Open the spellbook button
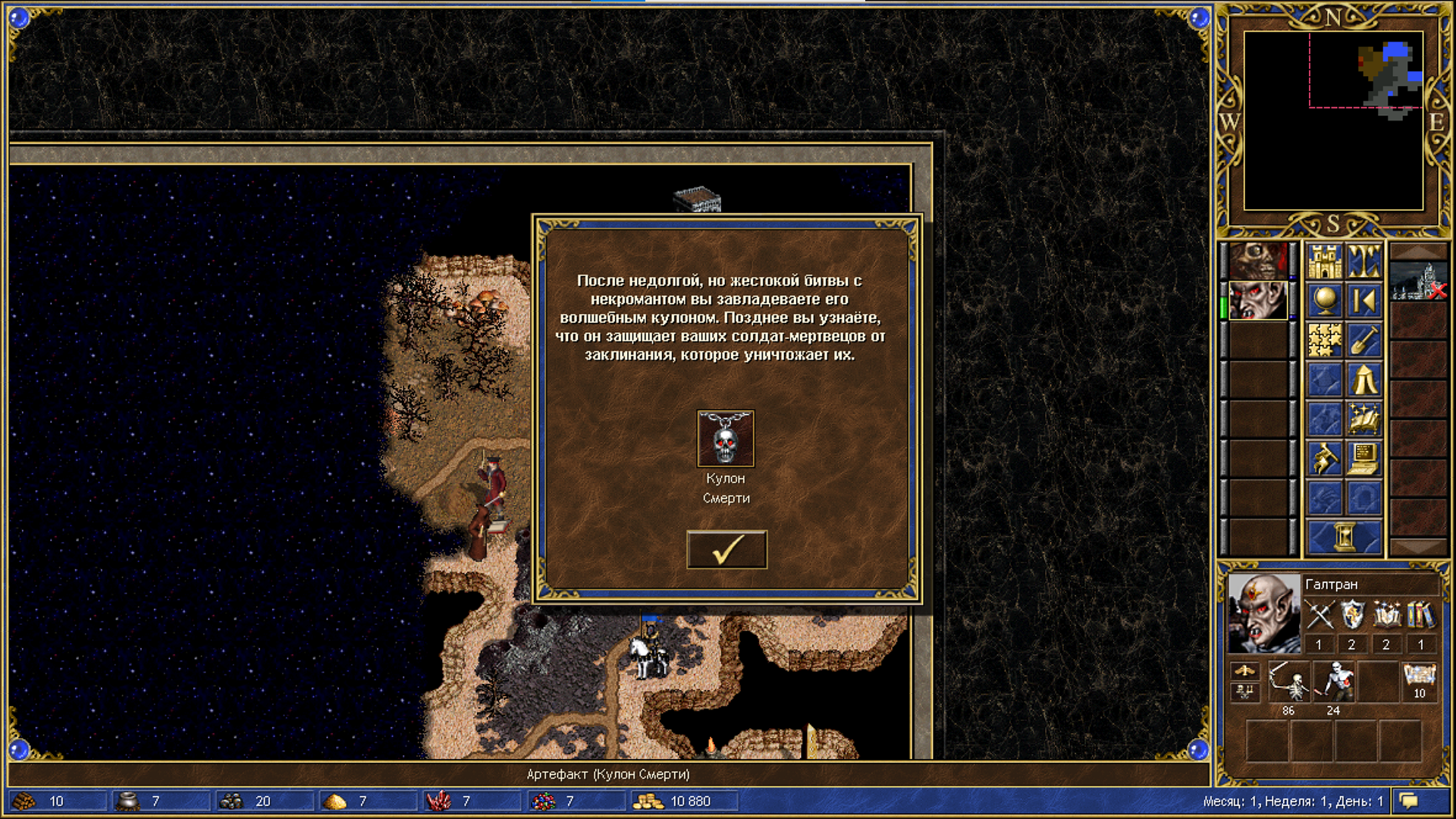Screen dimensions: 1456x819 [1363, 419]
